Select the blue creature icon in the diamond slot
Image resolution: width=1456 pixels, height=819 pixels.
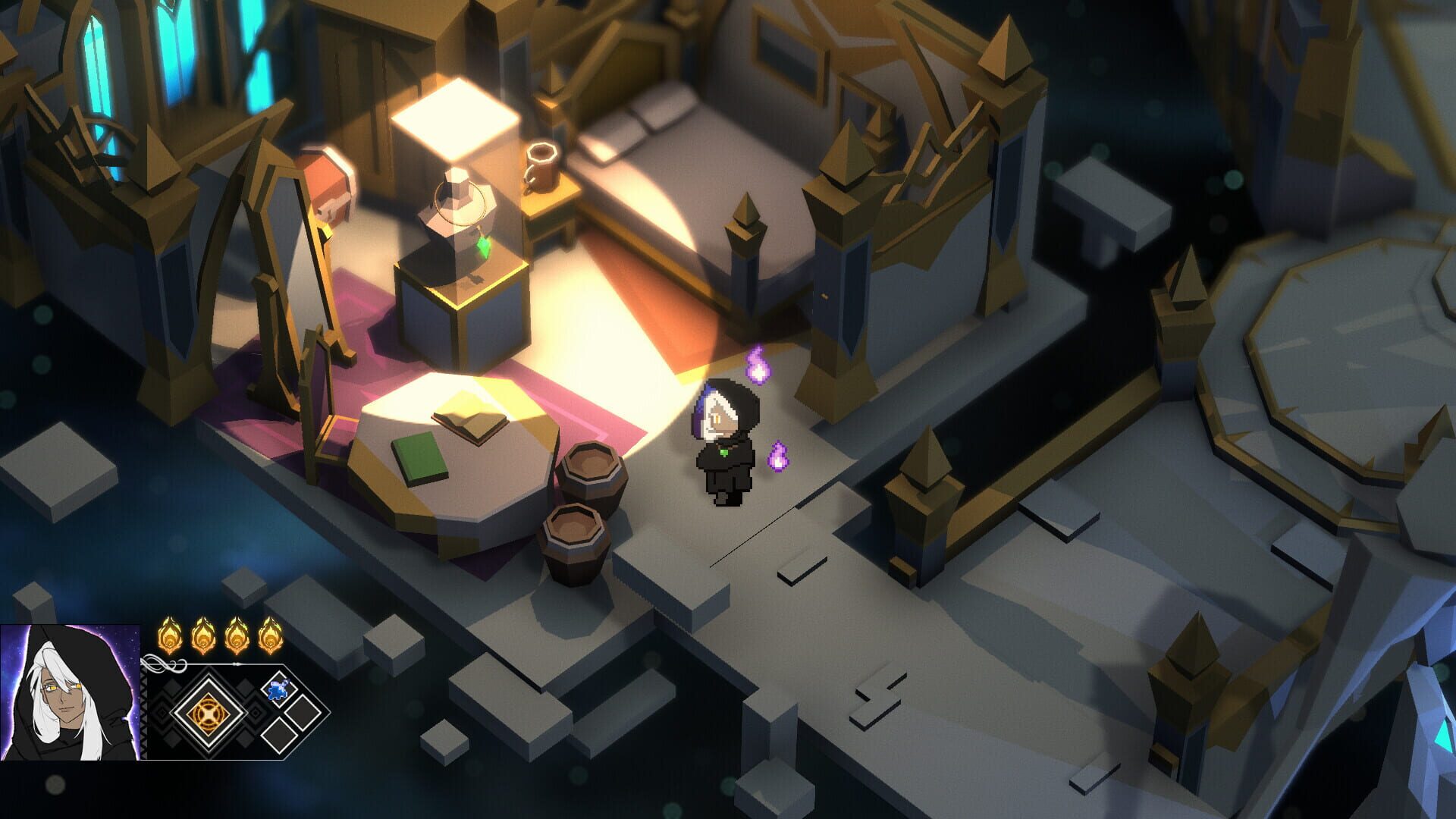coord(278,689)
